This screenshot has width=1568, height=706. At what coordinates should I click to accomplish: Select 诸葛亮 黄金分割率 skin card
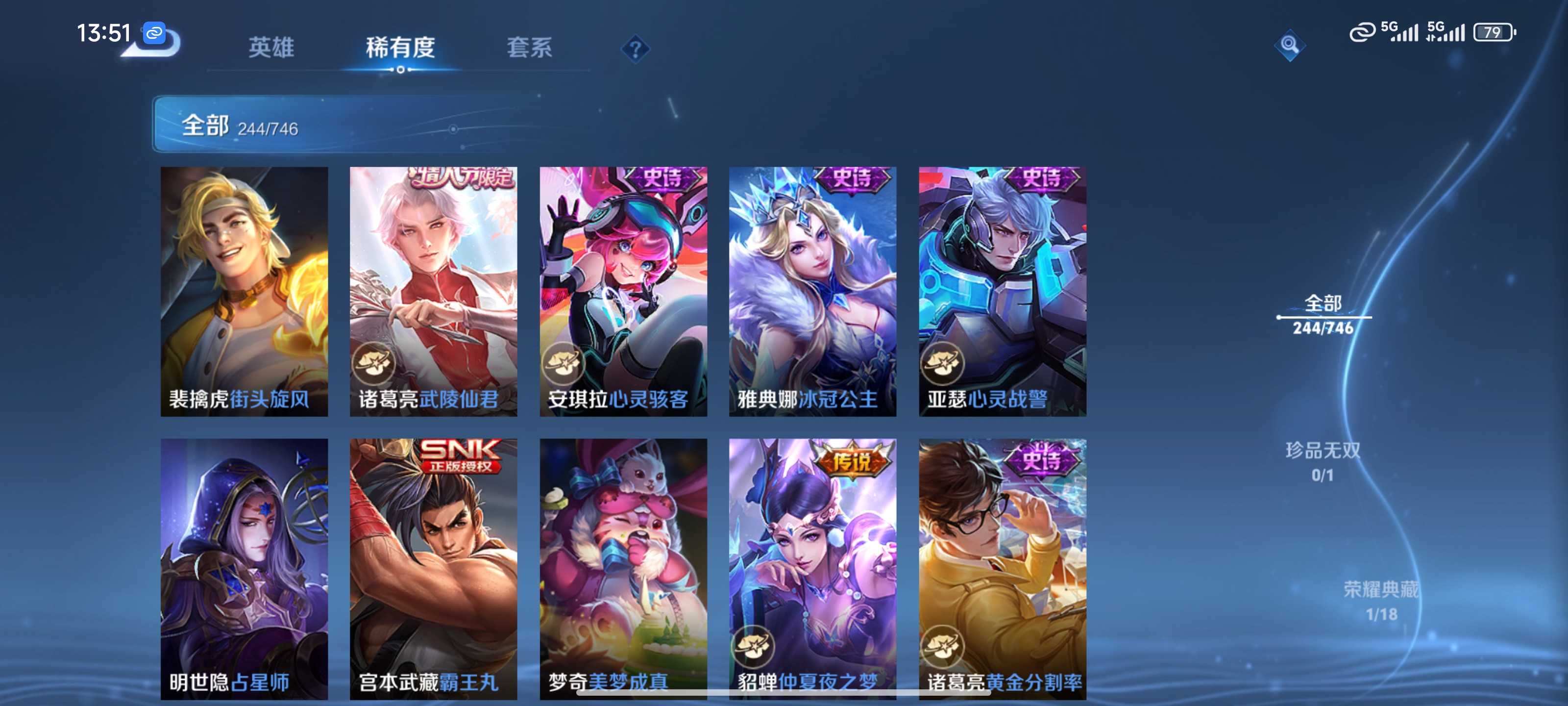click(1002, 568)
